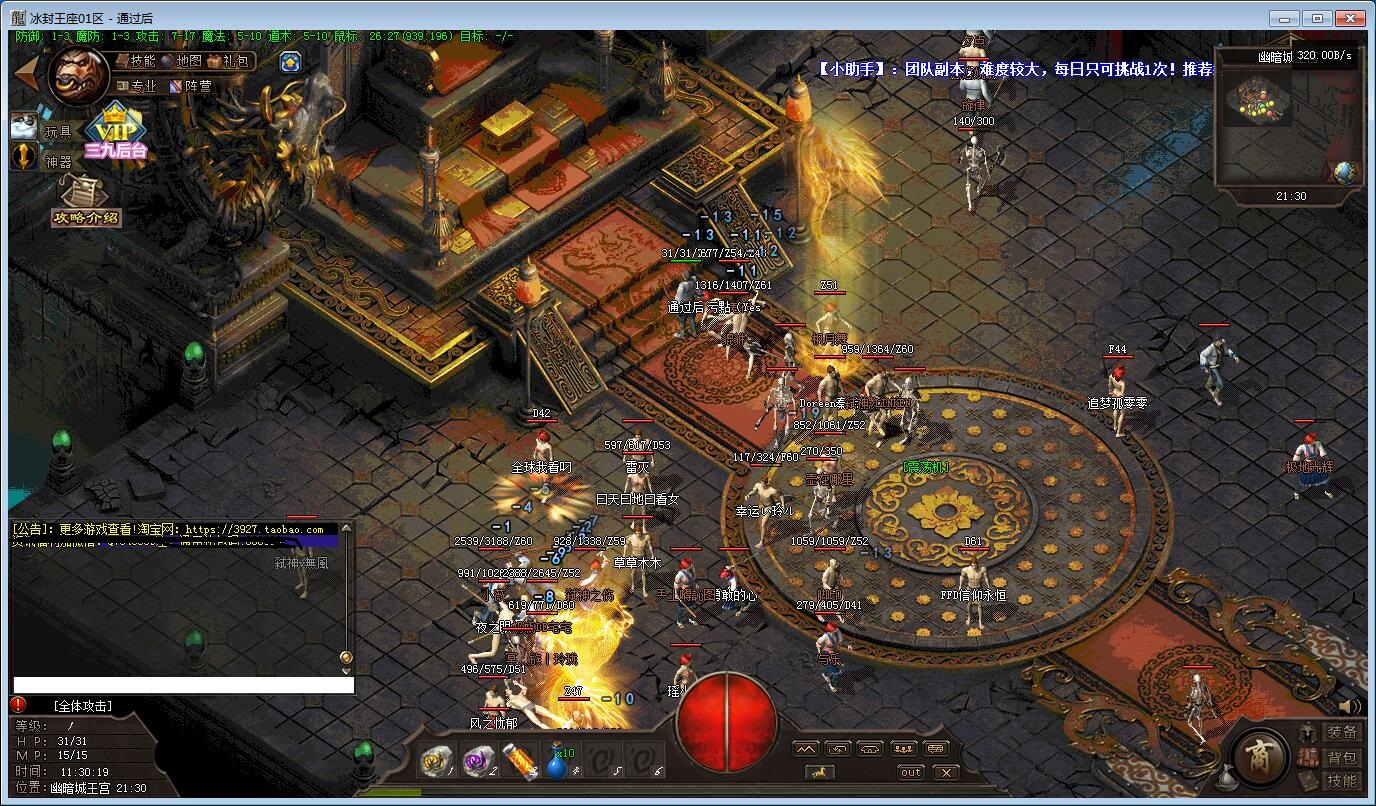Click the blue up-arrow icon near the portrait
1376x806 pixels.
pyautogui.click(x=290, y=62)
